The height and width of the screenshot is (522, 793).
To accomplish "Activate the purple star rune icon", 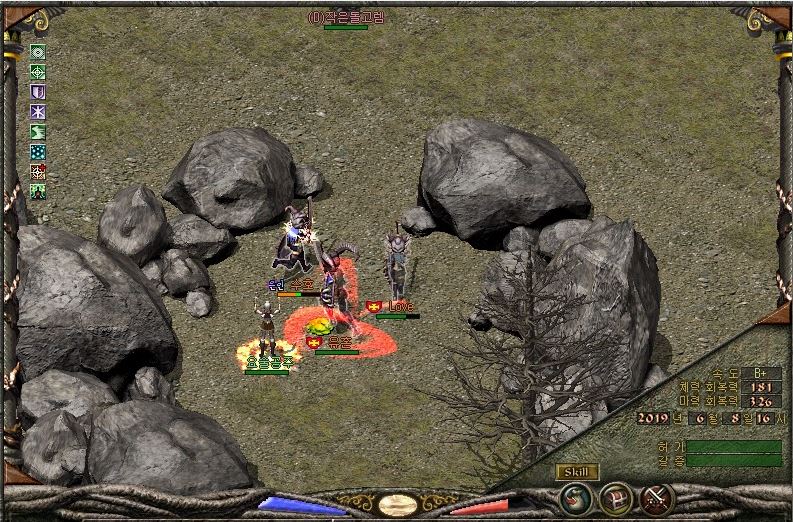I will pyautogui.click(x=38, y=112).
